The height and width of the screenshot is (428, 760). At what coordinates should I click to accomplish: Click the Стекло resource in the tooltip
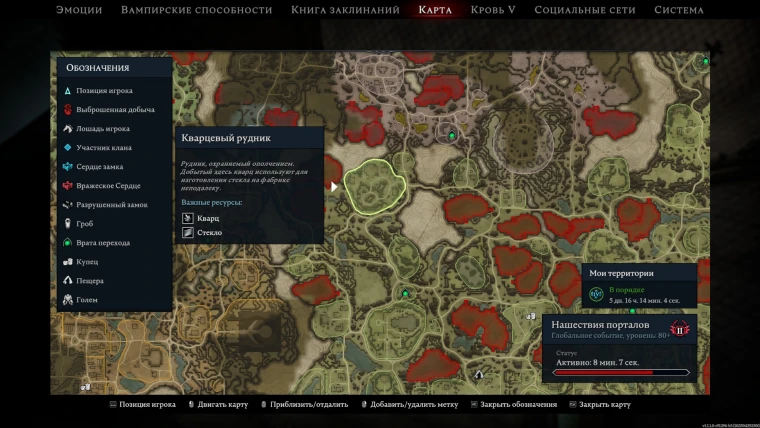209,233
